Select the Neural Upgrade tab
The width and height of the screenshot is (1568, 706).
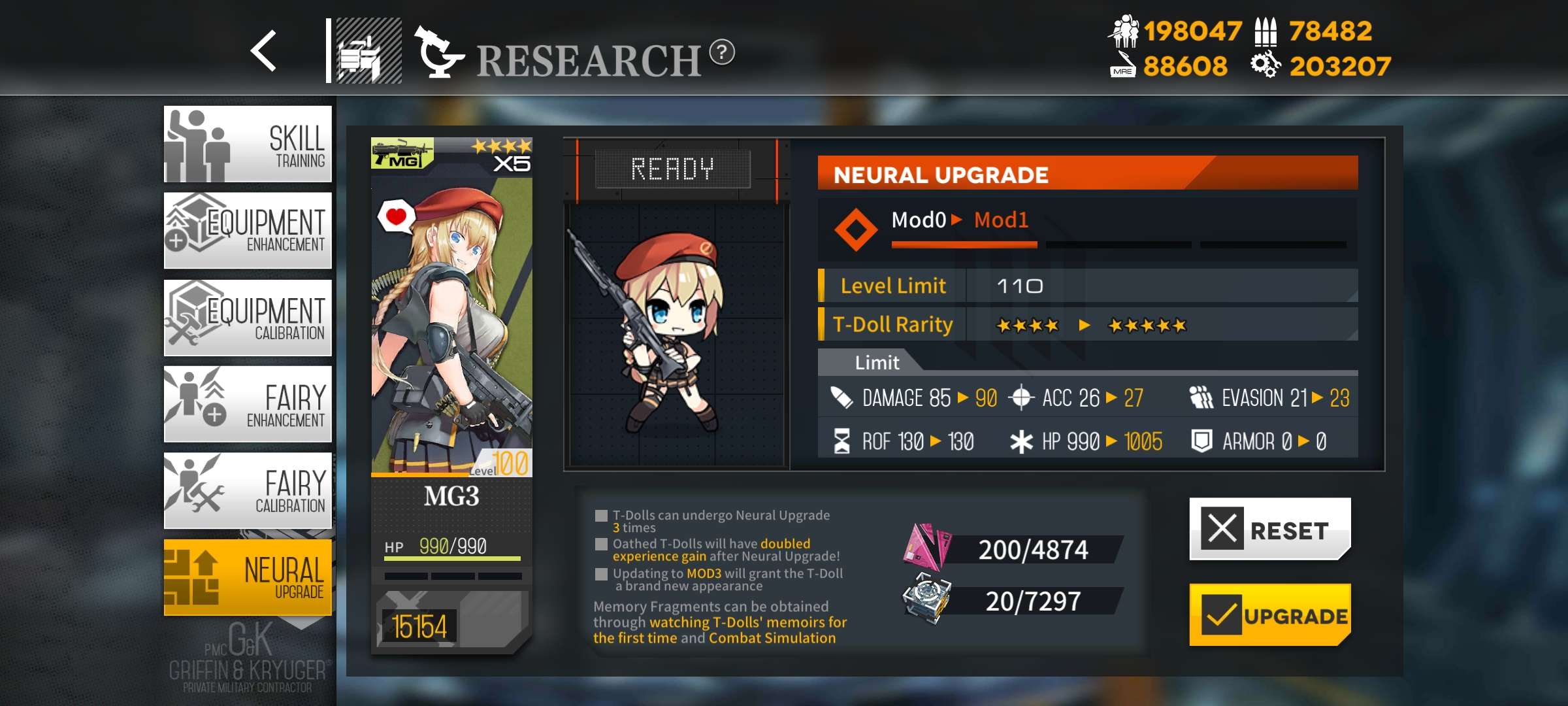[248, 577]
